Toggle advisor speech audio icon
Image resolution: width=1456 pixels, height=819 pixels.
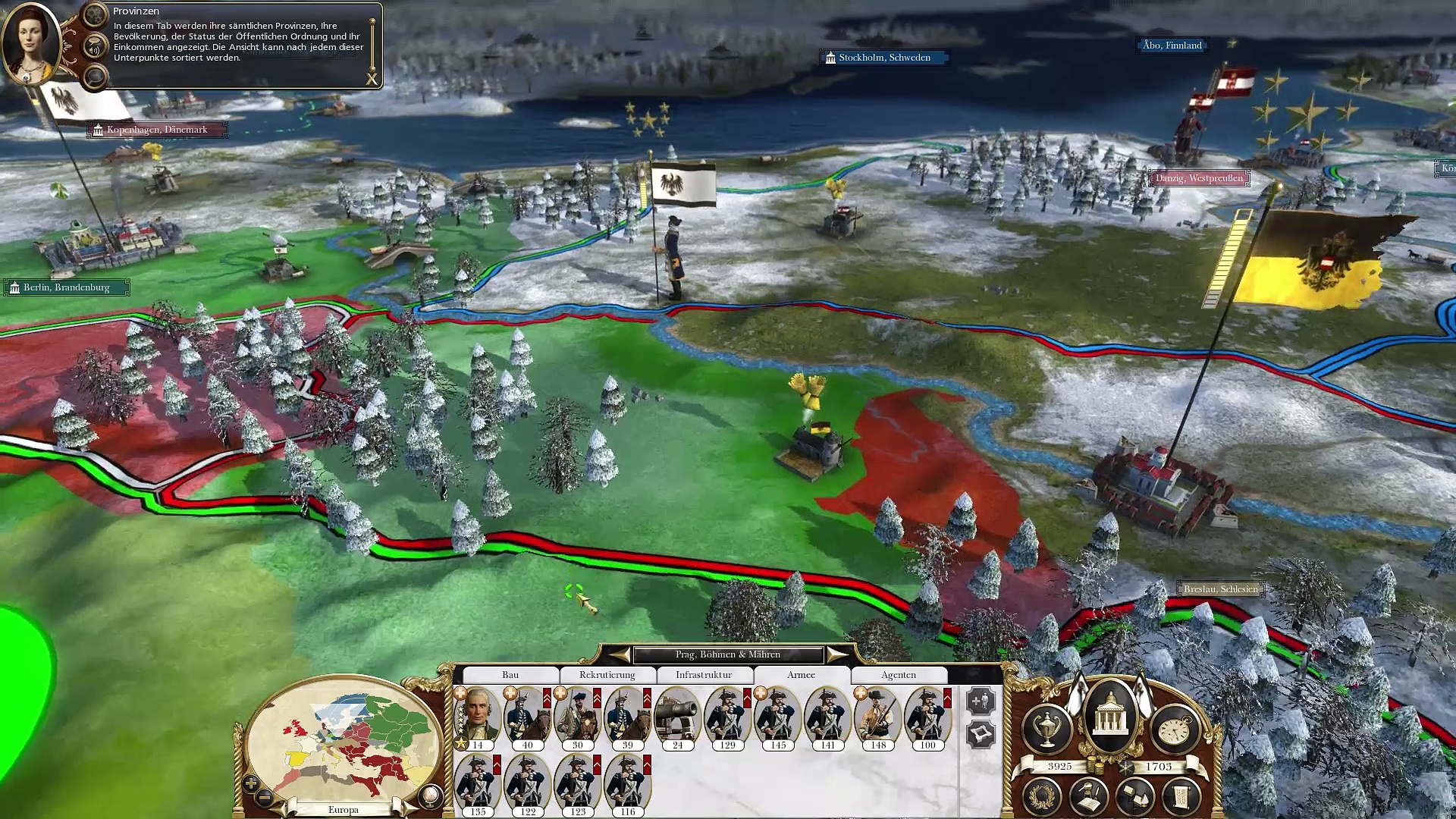(x=94, y=49)
